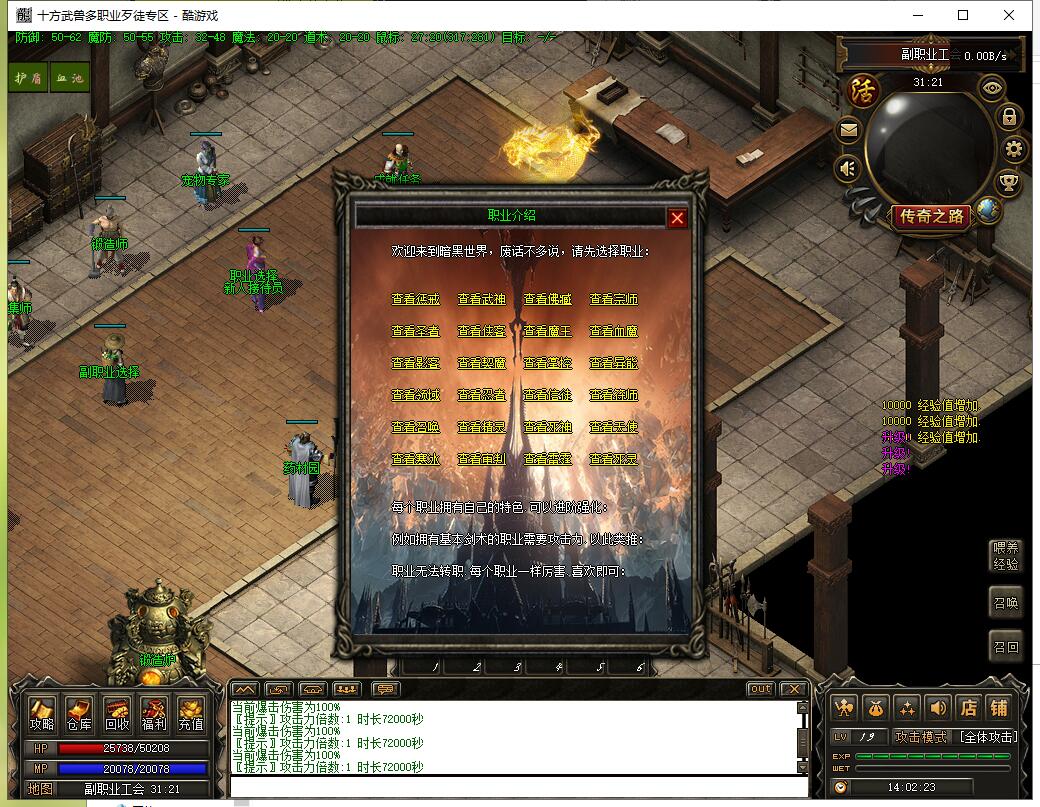
Task: View the 查看雷霆 class link
Action: point(548,459)
